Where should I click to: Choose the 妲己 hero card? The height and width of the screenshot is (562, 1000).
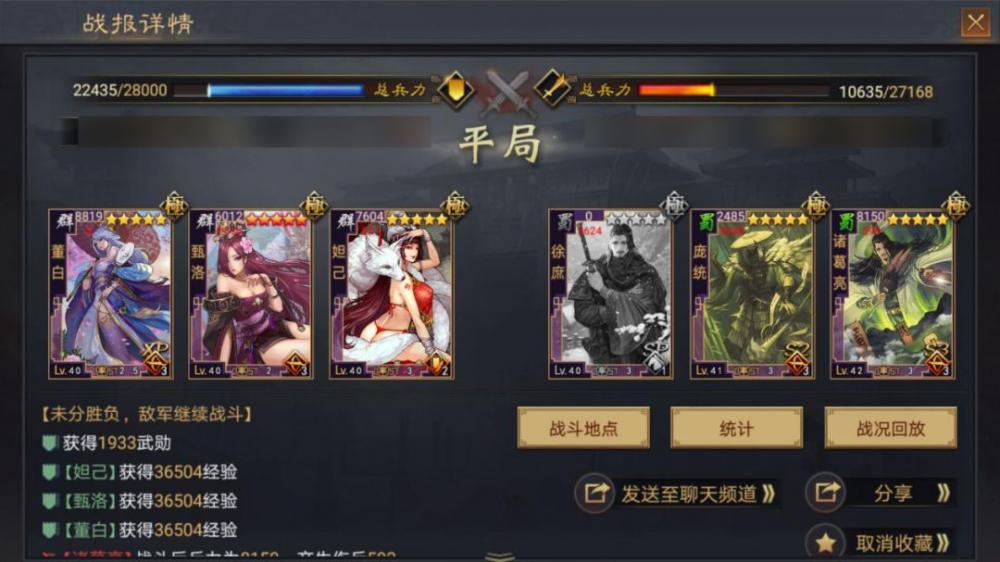[391, 294]
